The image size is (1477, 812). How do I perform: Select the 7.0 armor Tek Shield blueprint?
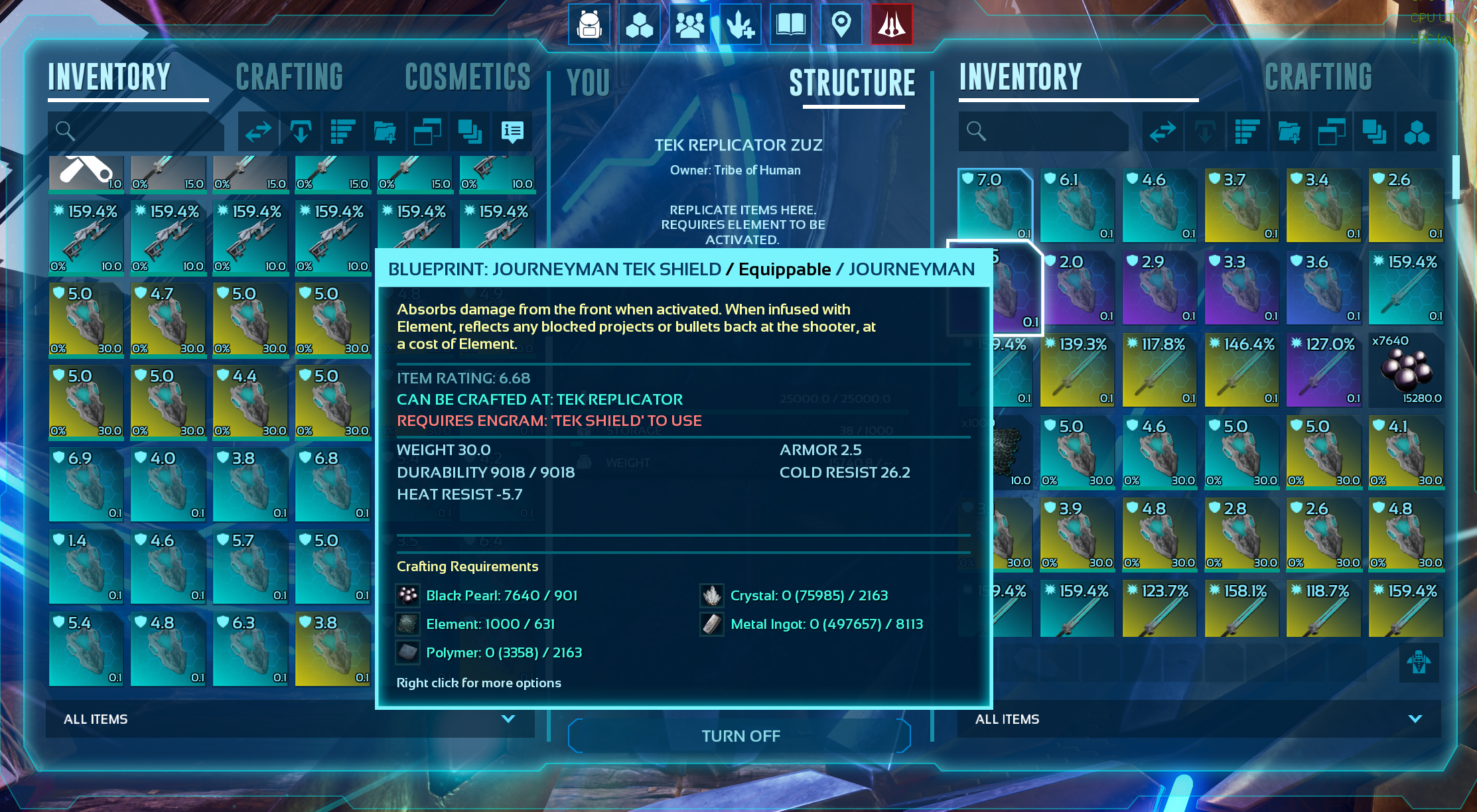coord(995,206)
